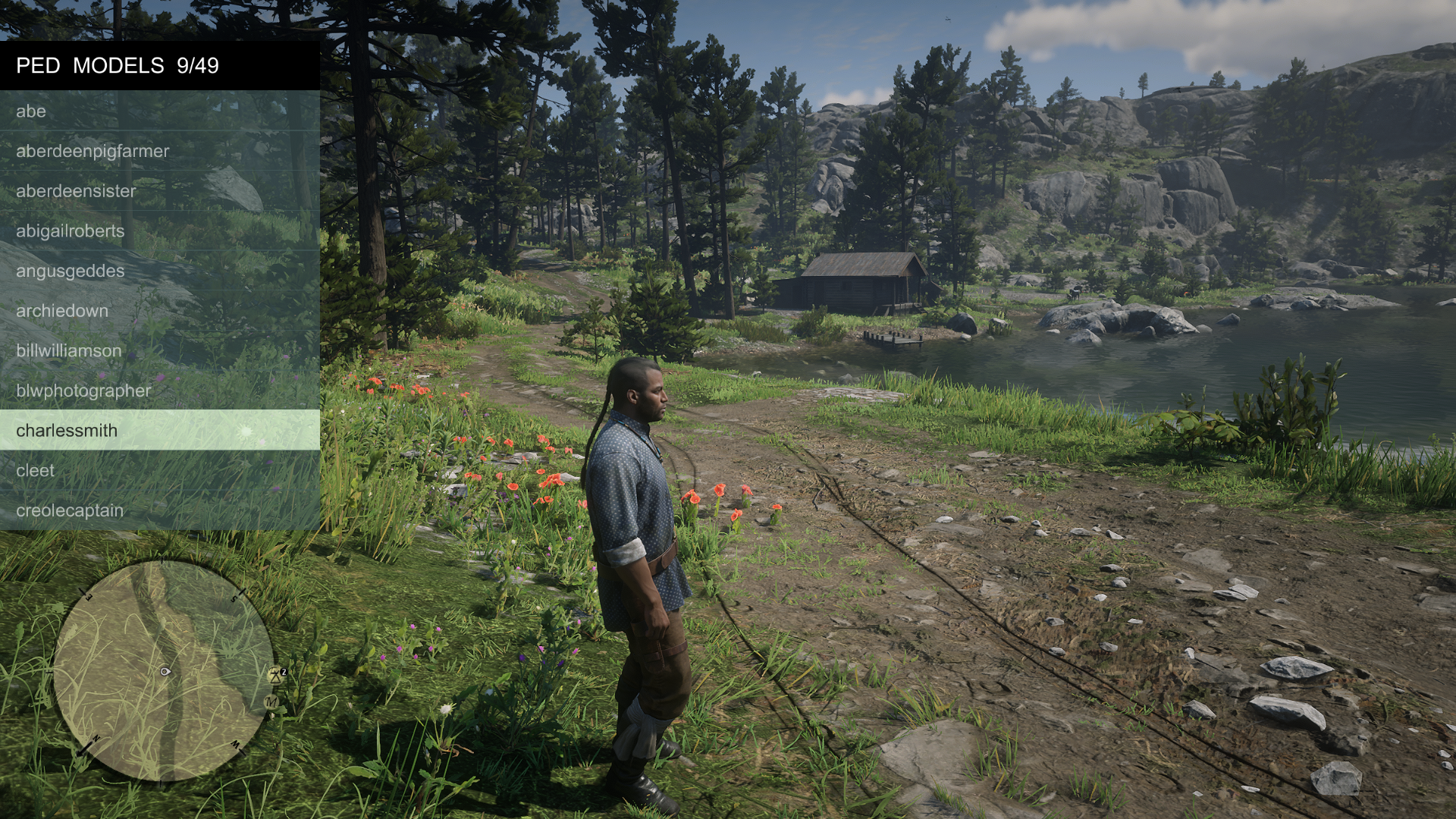Activate the highlighted charlessmith entry

159,430
